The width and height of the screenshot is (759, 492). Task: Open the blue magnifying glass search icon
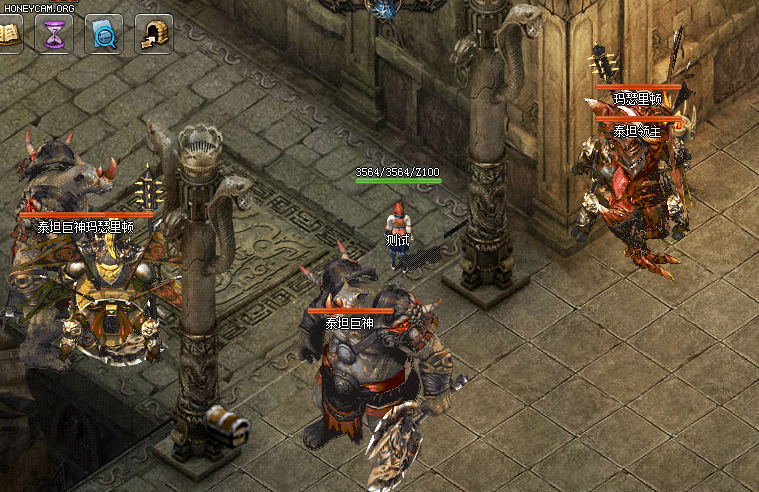coord(104,34)
